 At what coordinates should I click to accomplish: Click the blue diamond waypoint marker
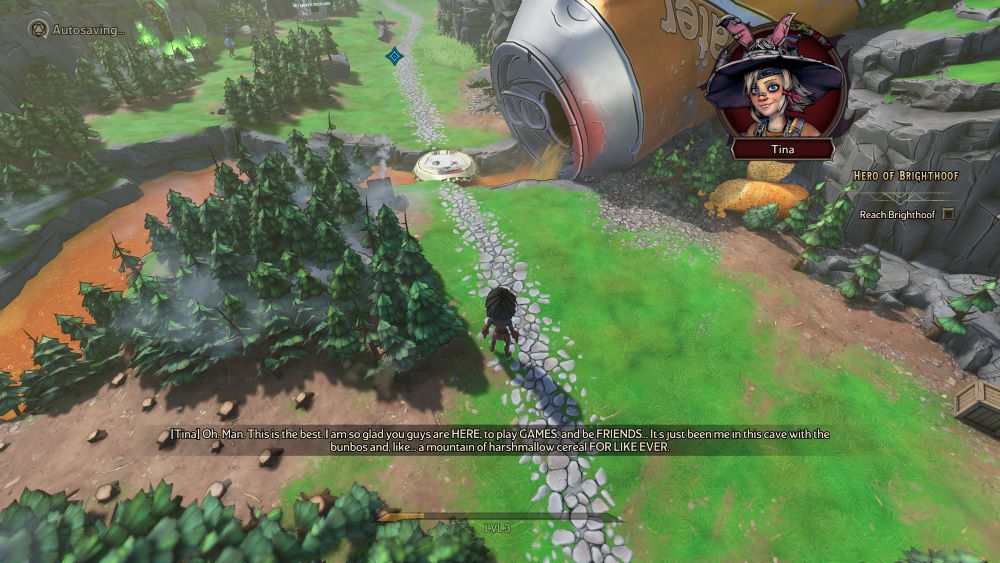tap(394, 56)
